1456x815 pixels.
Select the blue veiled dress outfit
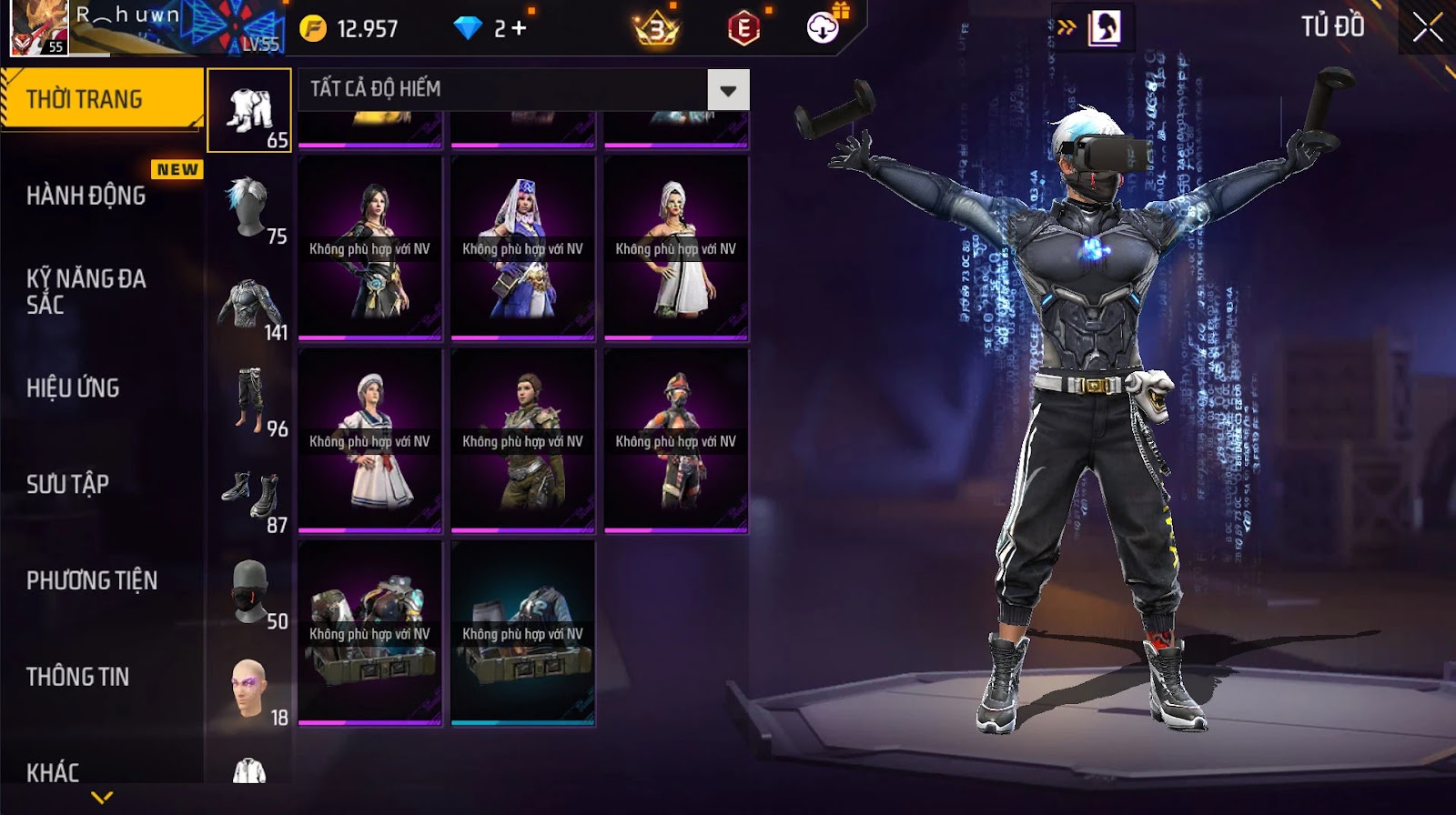[522, 248]
